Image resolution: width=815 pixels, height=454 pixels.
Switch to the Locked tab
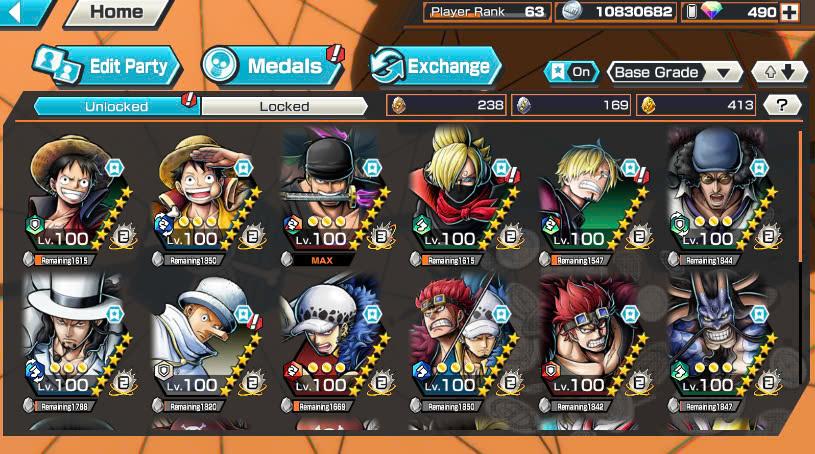point(284,105)
